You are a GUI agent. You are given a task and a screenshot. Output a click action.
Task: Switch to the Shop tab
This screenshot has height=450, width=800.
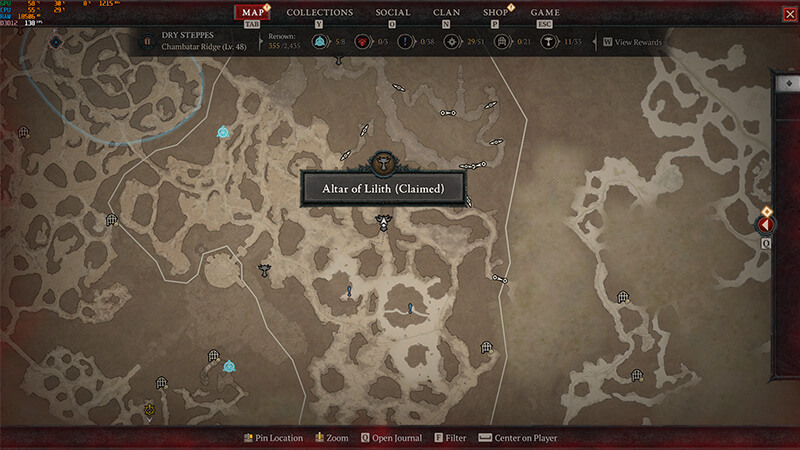pos(496,13)
